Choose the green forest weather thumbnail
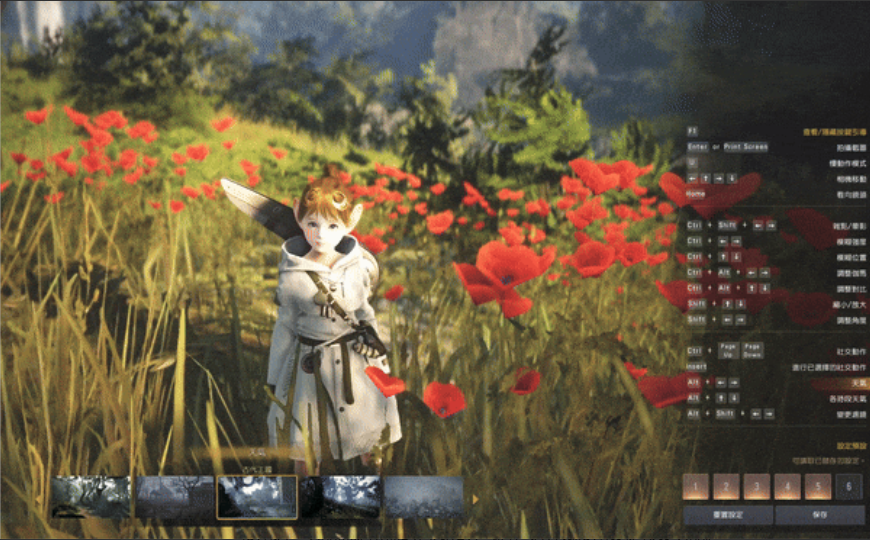Screen dimensions: 870x540 click(x=91, y=497)
